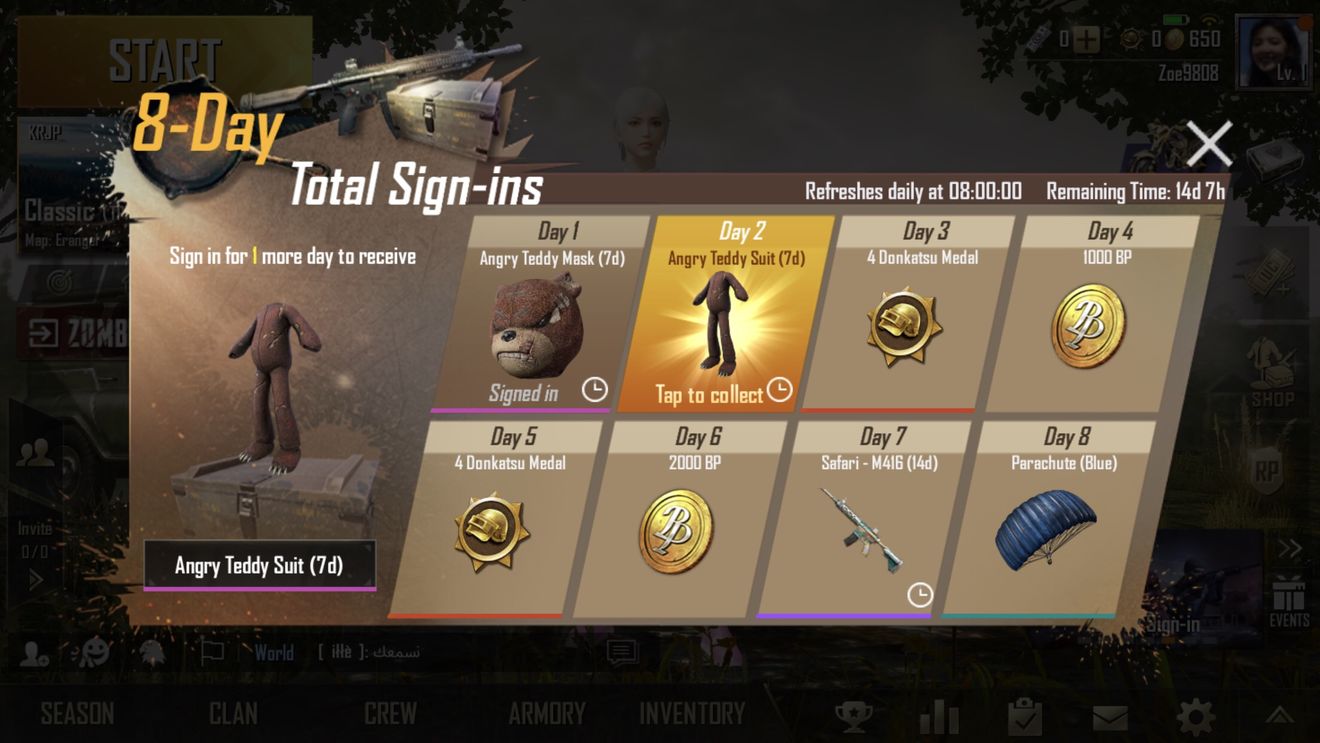Close the 8-Day sign-in popup
1320x743 pixels.
[x=1209, y=144]
